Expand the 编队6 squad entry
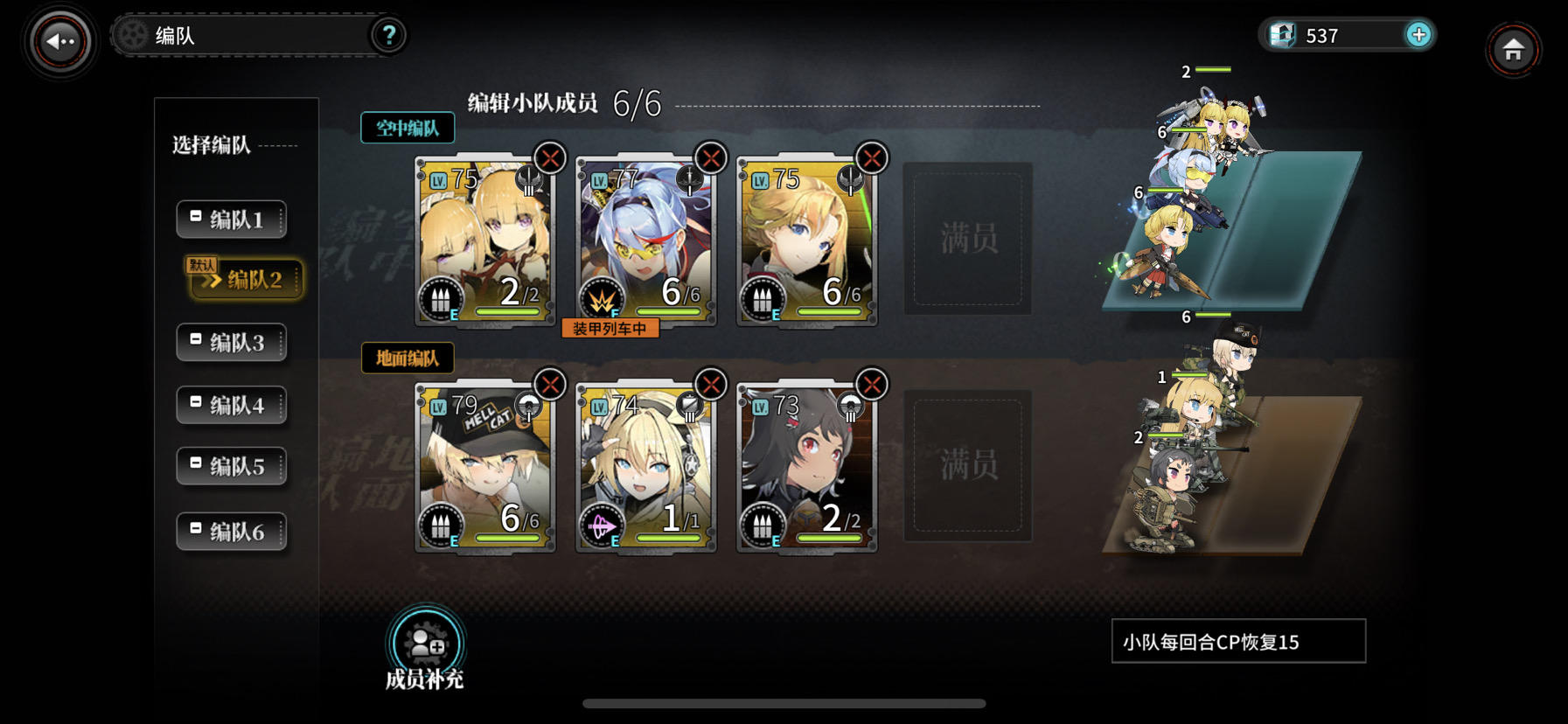The image size is (1568, 724). click(x=231, y=530)
